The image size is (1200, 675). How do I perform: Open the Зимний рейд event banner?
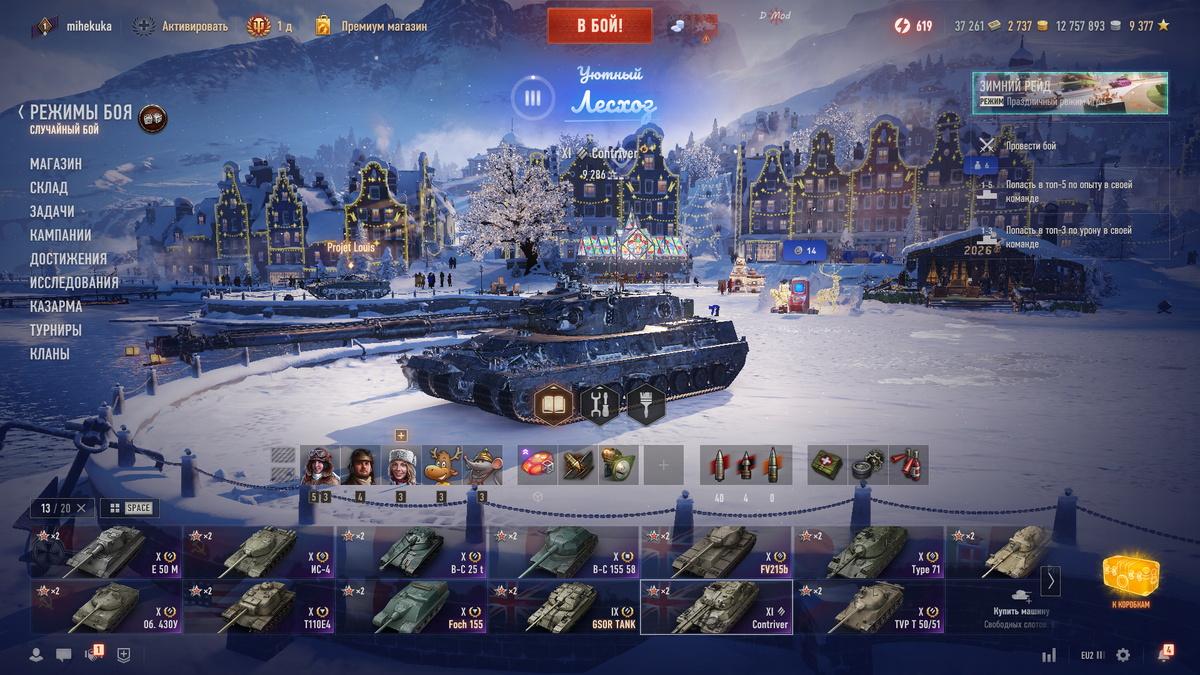coord(1069,92)
